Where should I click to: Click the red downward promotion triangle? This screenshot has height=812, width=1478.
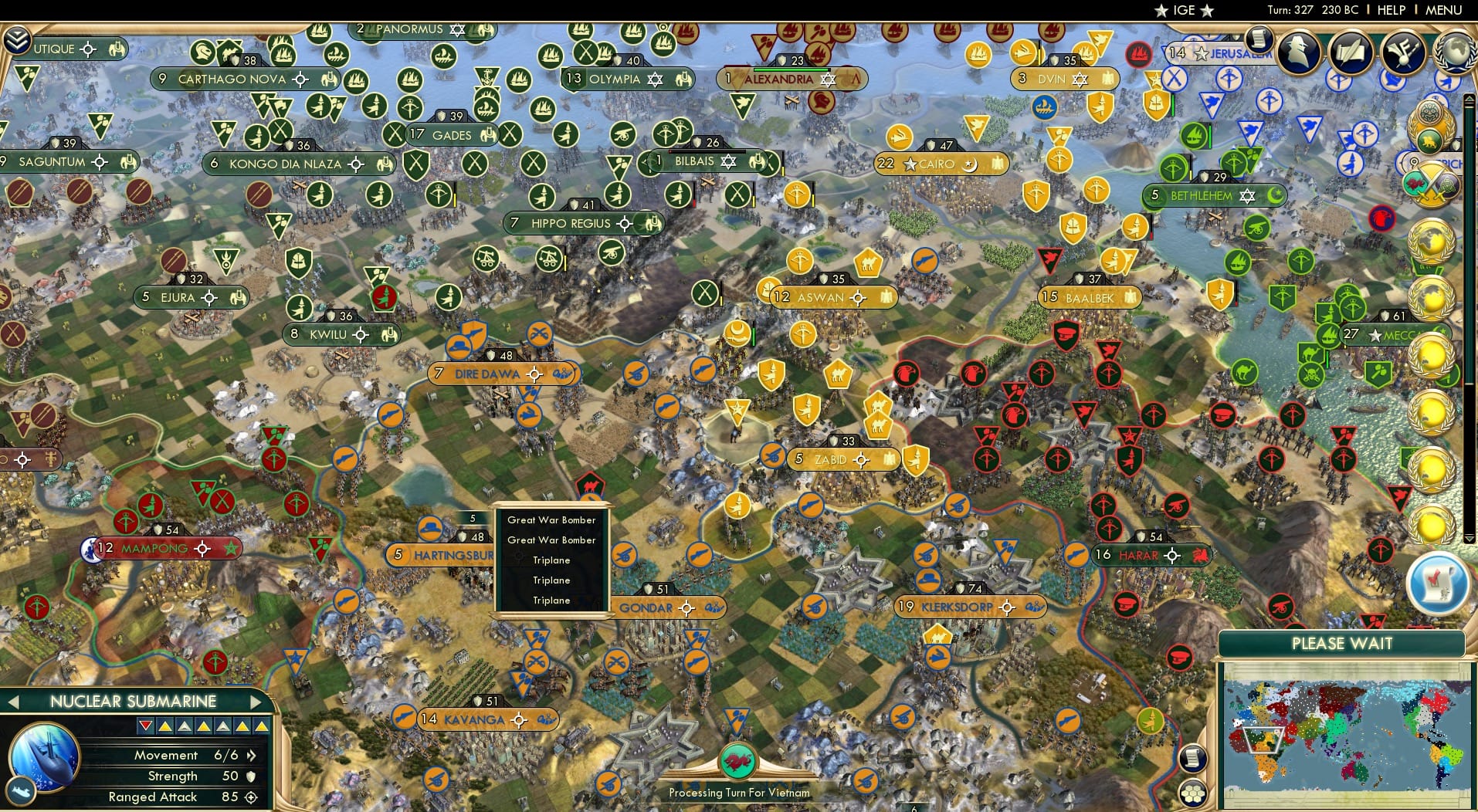[144, 726]
